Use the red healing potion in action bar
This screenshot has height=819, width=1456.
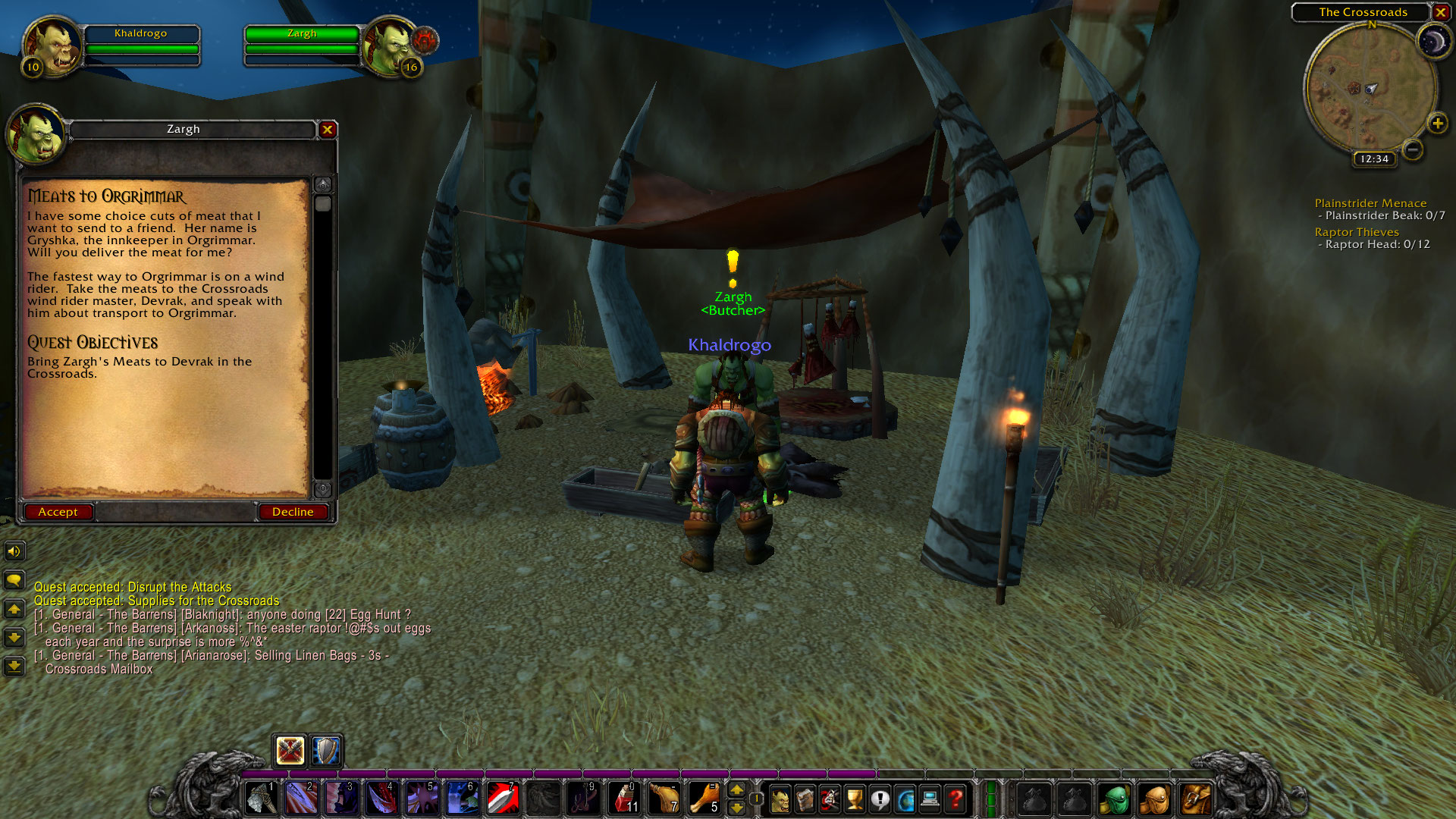pos(626,798)
